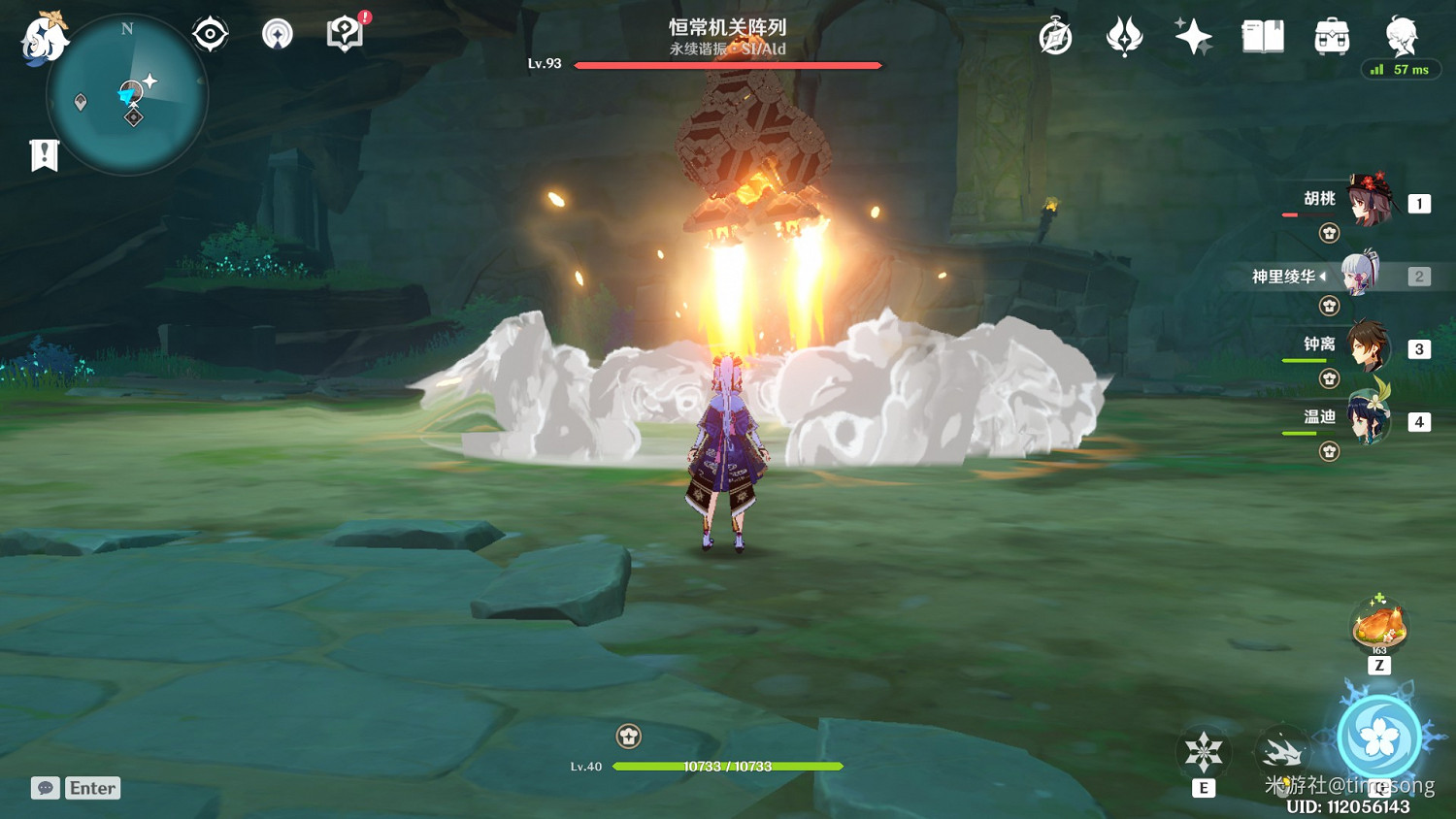Cast the elemental skill E icon
This screenshot has height=819, width=1456.
(1204, 750)
